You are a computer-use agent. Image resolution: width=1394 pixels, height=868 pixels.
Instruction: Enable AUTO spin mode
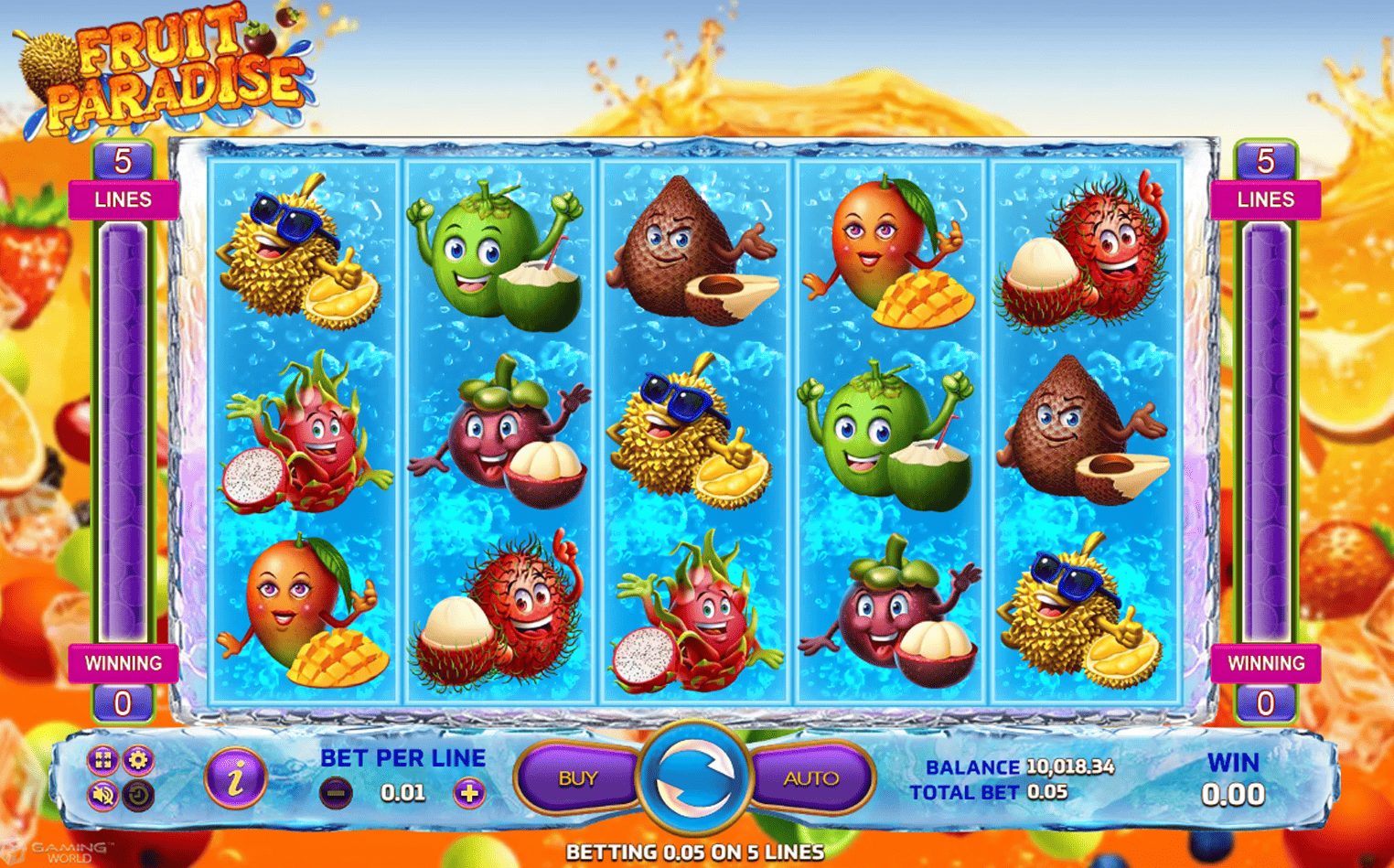point(812,777)
